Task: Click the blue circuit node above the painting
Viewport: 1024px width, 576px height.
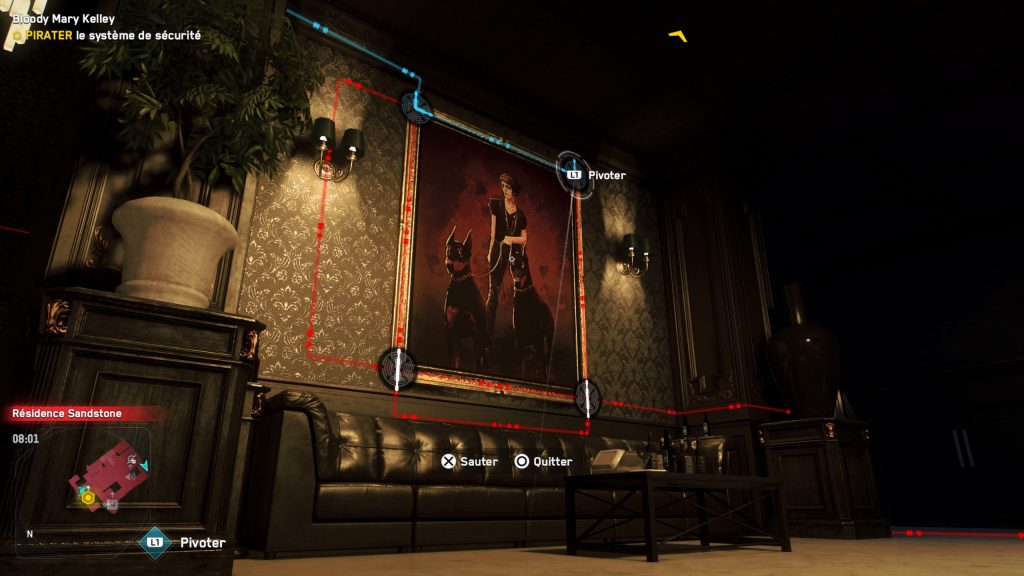Action: coord(416,105)
